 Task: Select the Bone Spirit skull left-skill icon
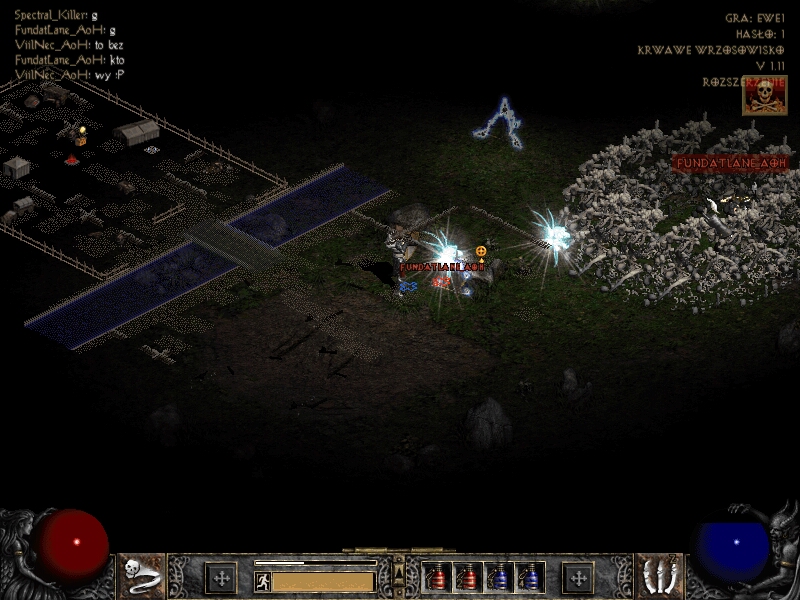[x=141, y=577]
